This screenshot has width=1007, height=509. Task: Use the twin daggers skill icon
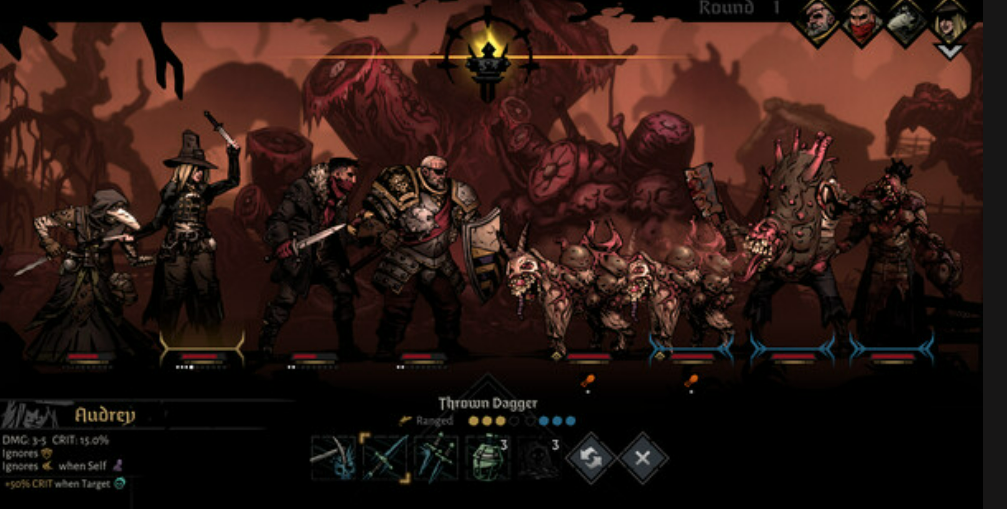(437, 458)
